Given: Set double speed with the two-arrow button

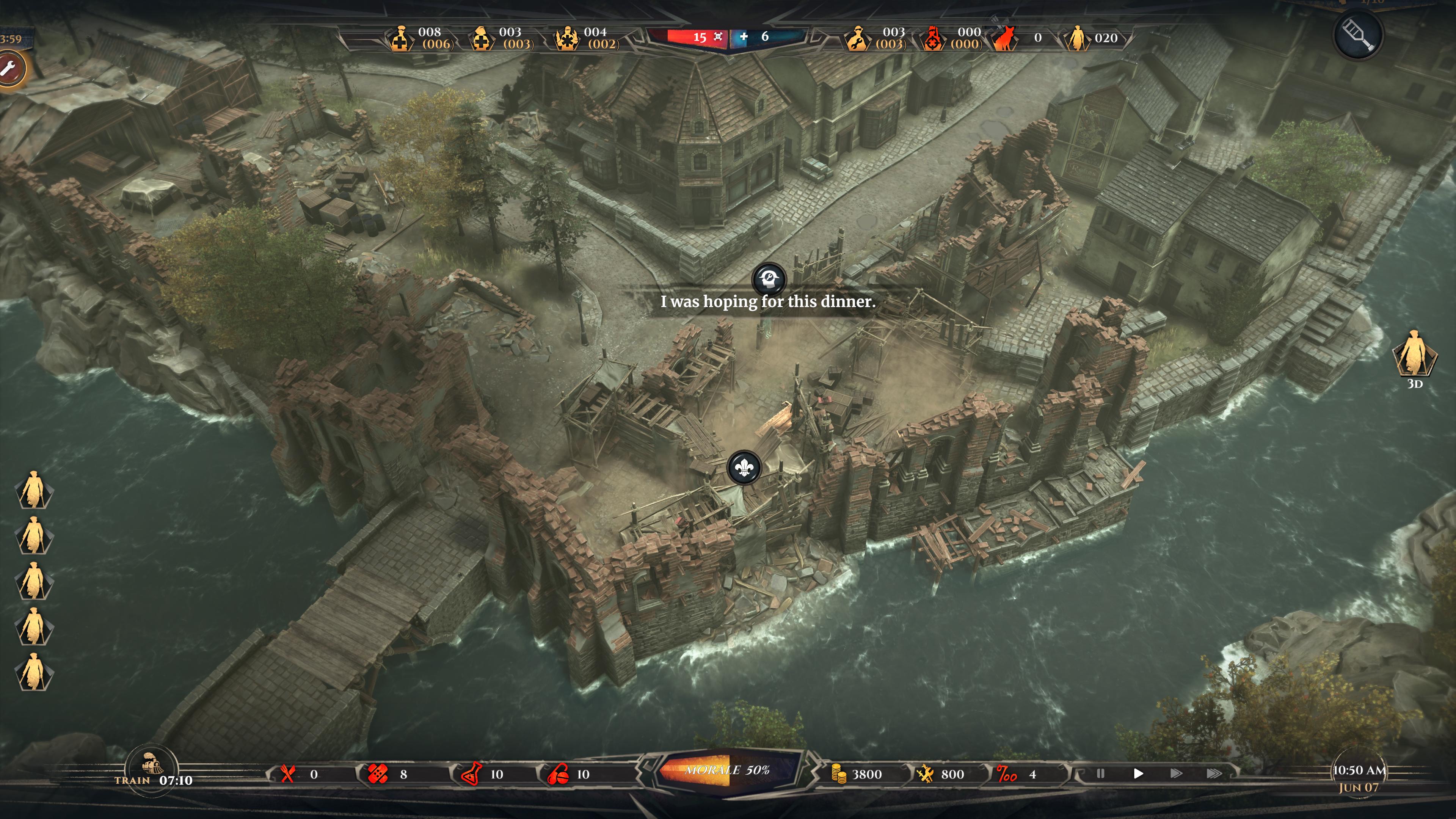Looking at the screenshot, I should (1176, 773).
